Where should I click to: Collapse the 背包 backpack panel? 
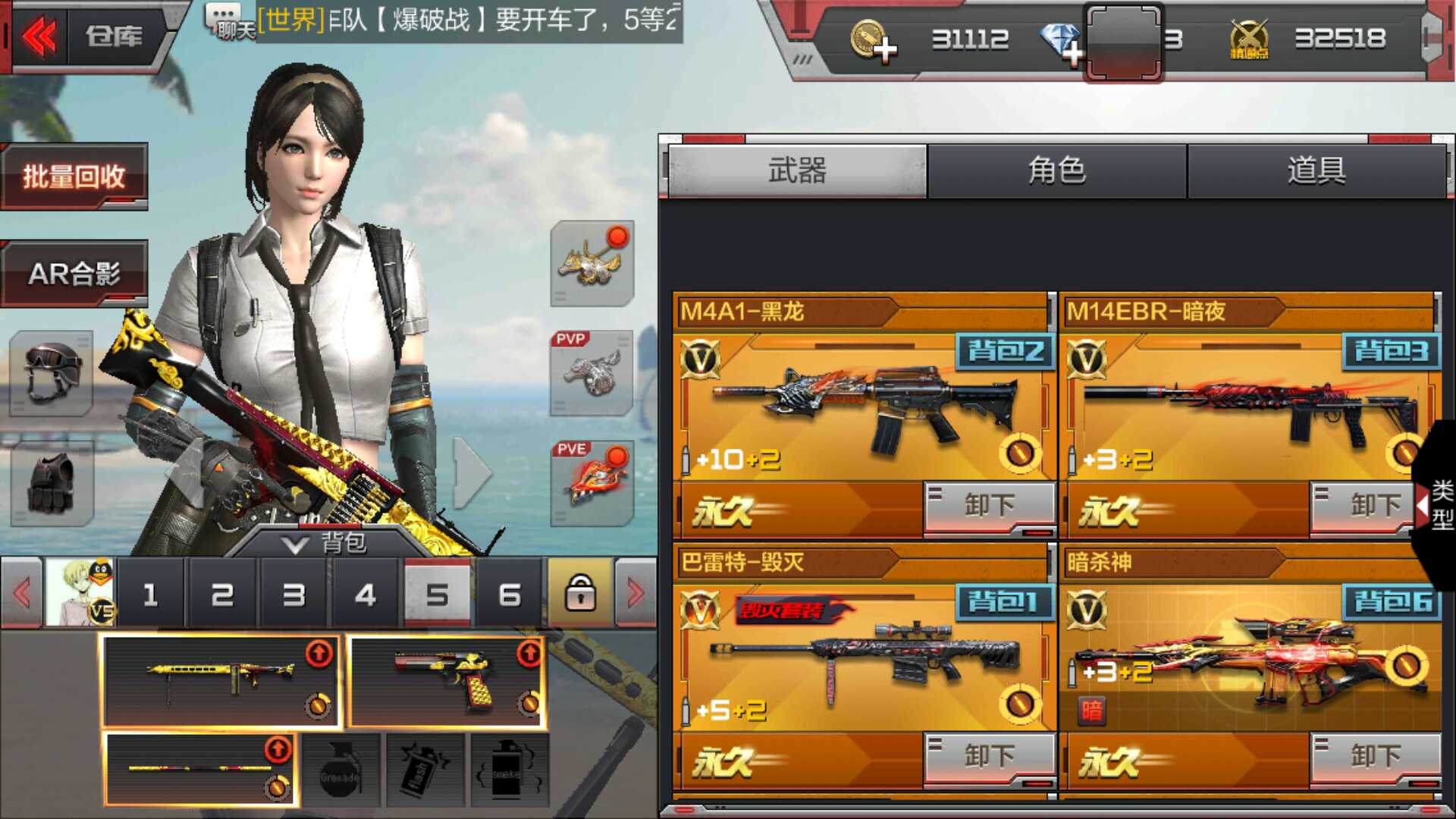click(325, 543)
